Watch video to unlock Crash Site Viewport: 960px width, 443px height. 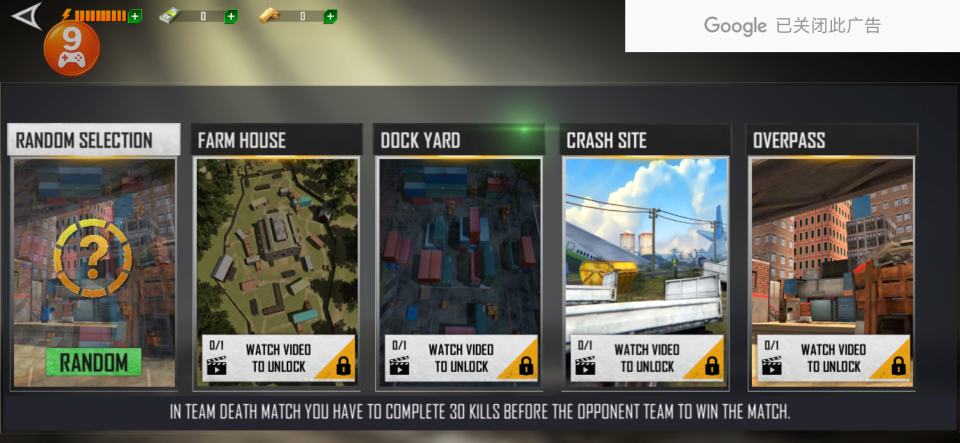(x=645, y=358)
